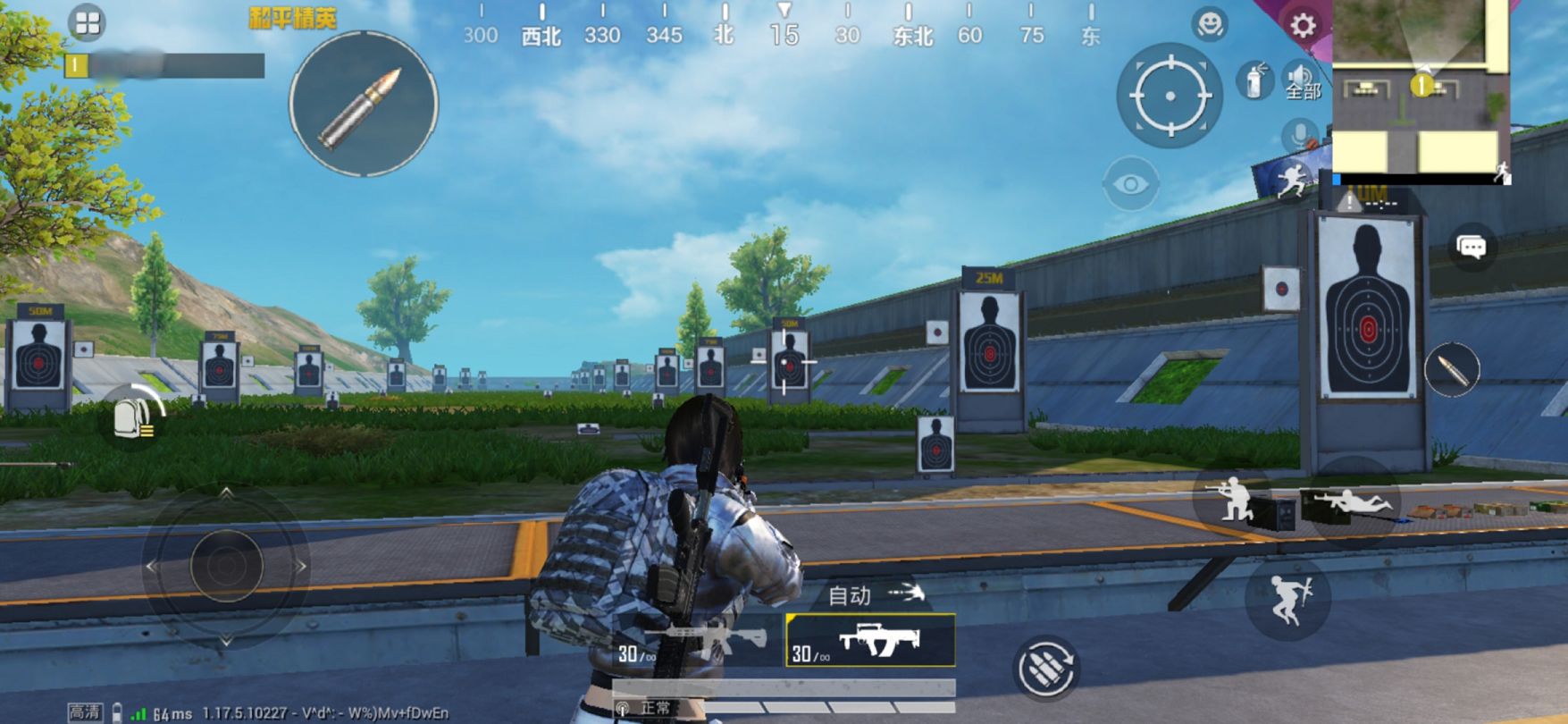Open the gear settings menu
Screen dimensions: 1568x724
1302,25
